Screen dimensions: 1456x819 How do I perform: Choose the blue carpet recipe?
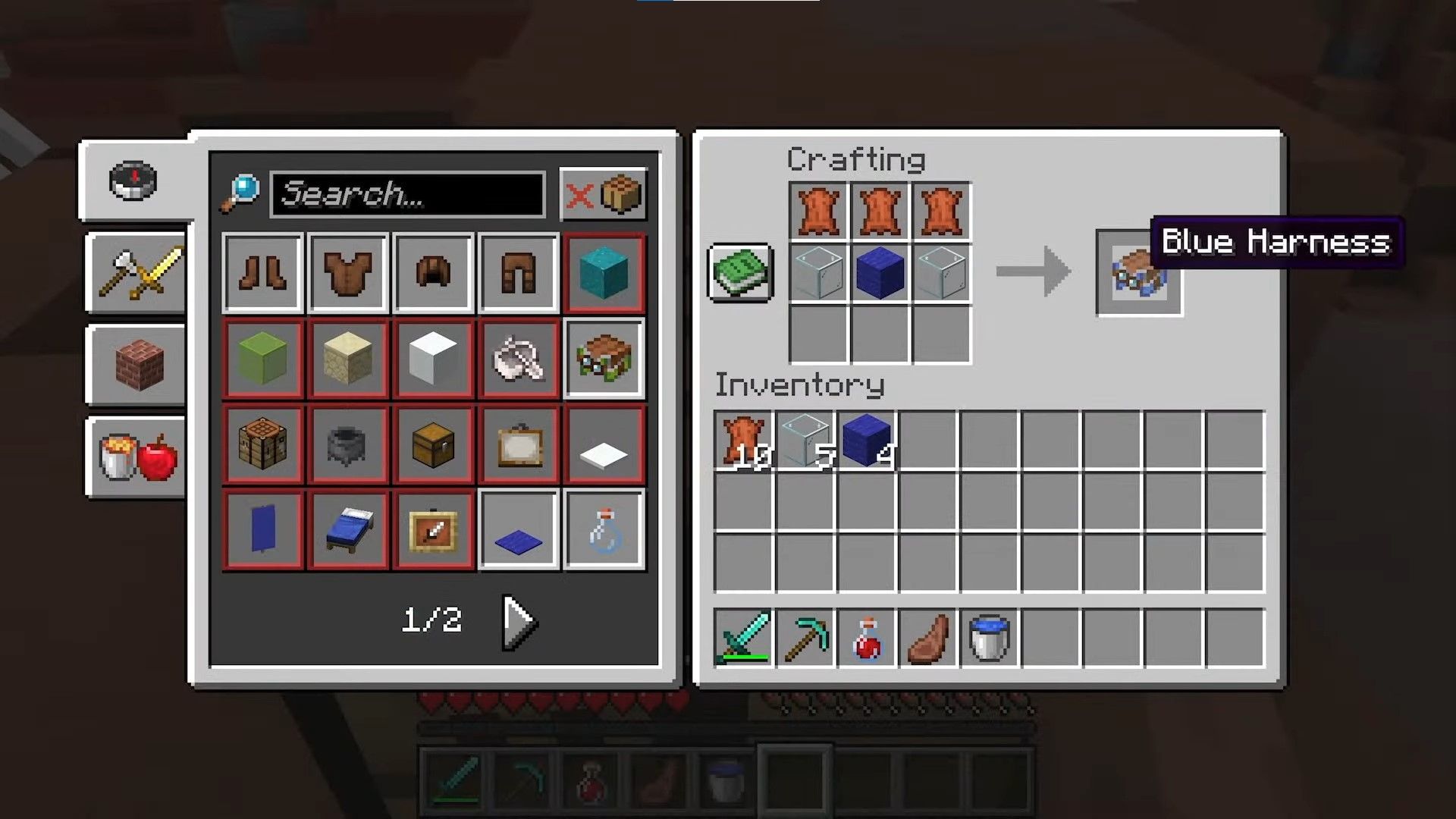pyautogui.click(x=519, y=530)
